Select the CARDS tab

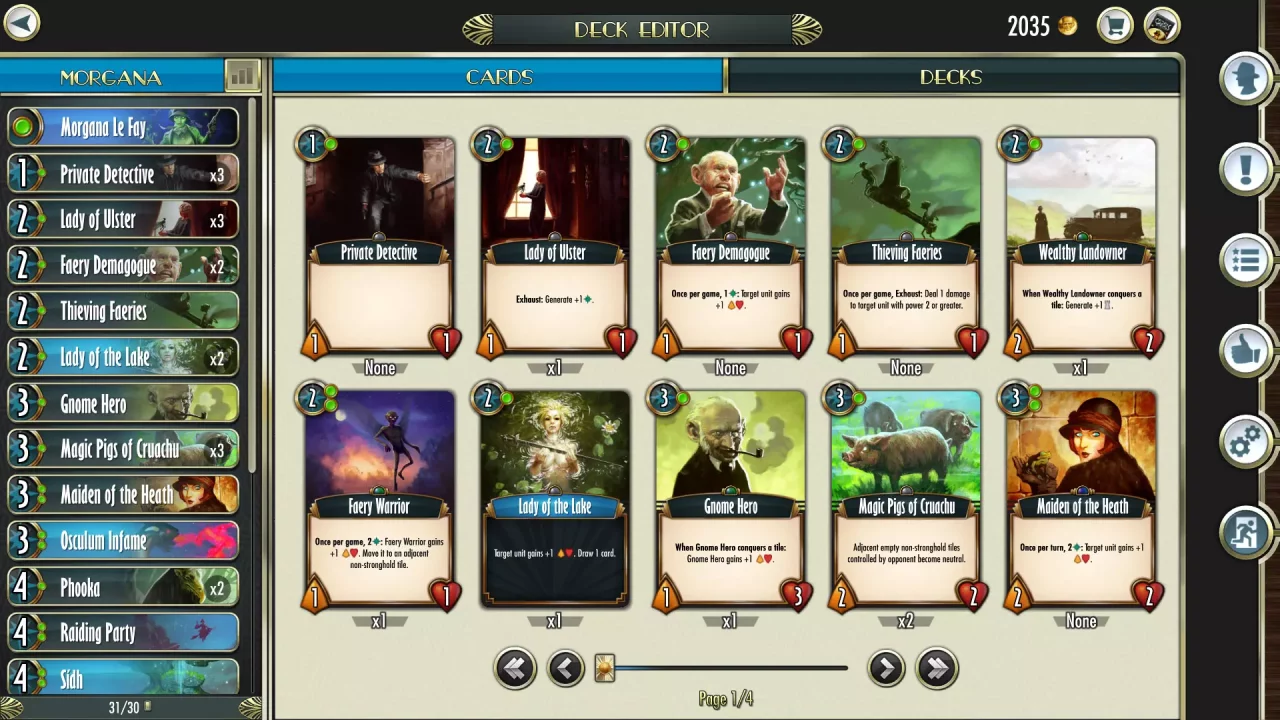(498, 76)
